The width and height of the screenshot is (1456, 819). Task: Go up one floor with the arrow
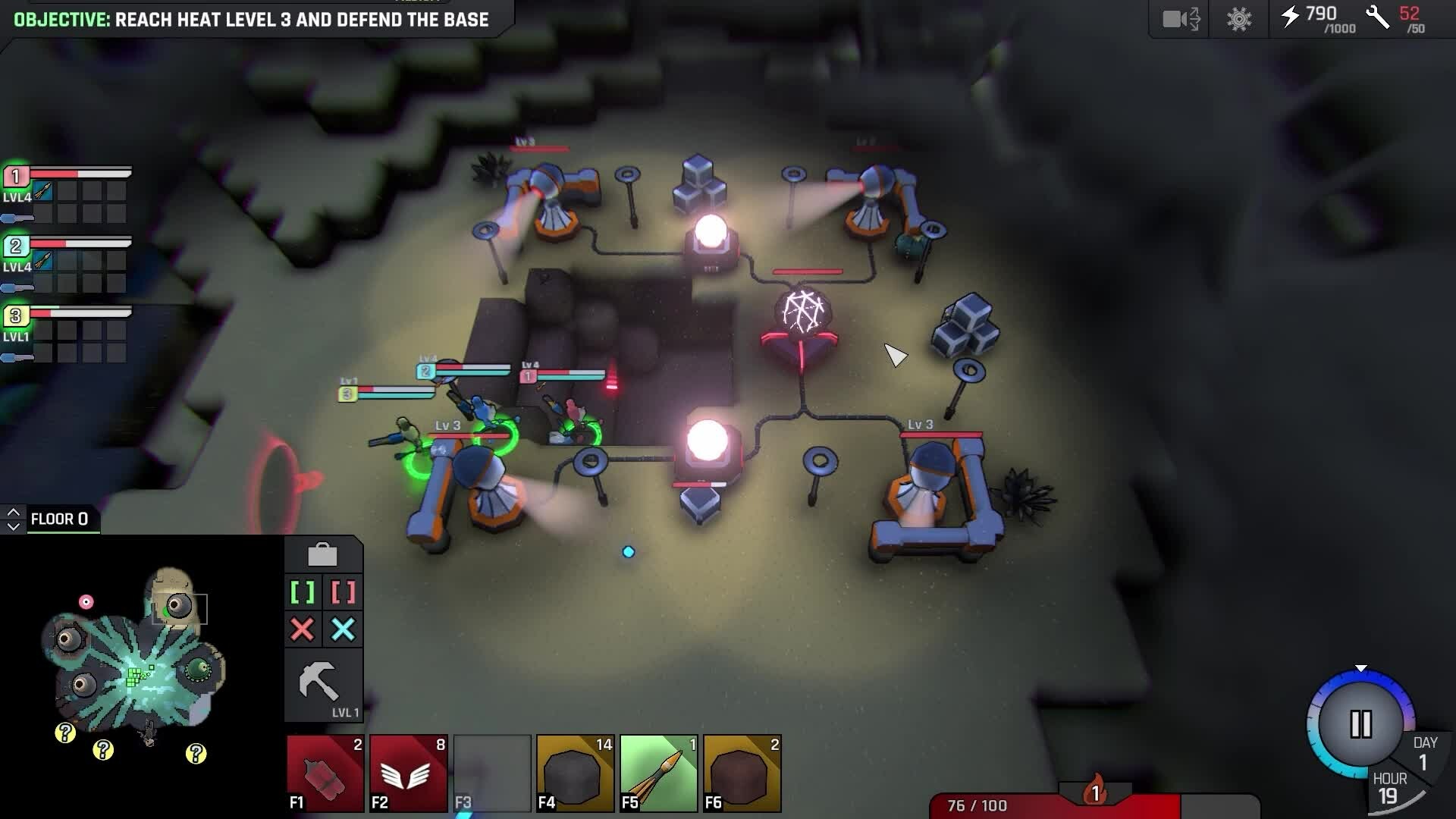click(x=13, y=513)
